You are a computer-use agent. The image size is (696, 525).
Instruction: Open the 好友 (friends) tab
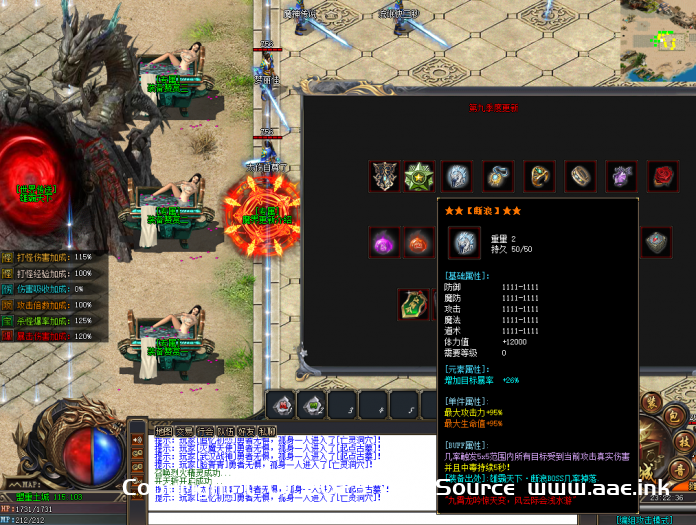coord(247,431)
